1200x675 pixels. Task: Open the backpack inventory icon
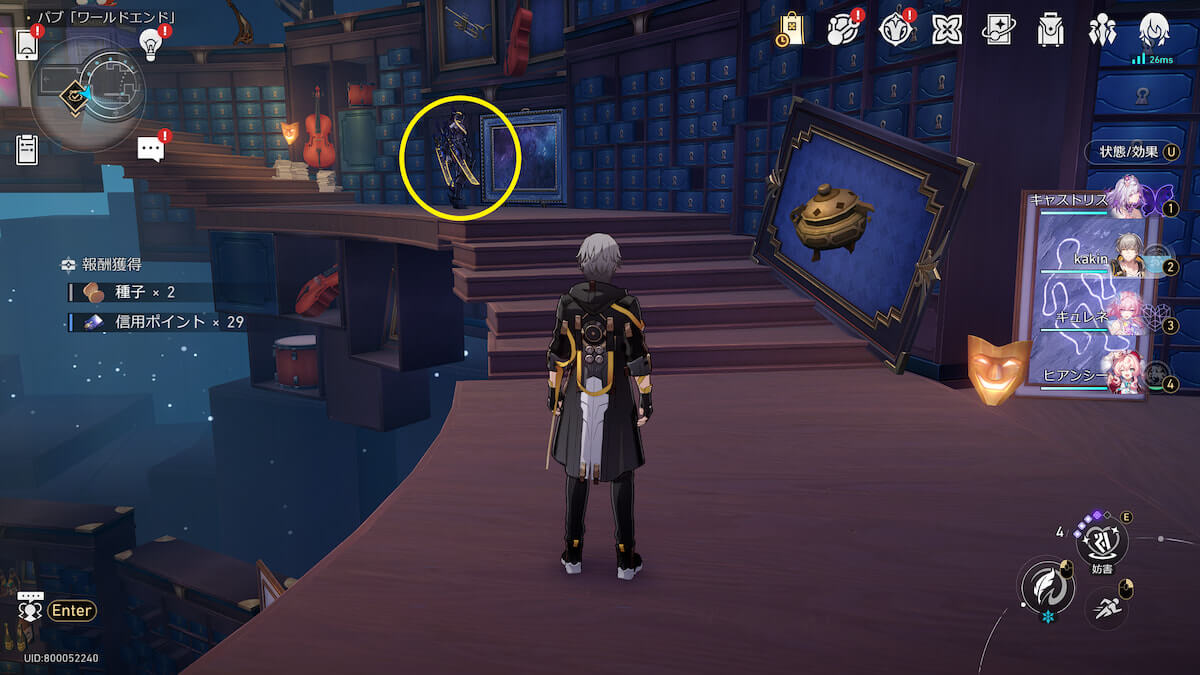1050,29
